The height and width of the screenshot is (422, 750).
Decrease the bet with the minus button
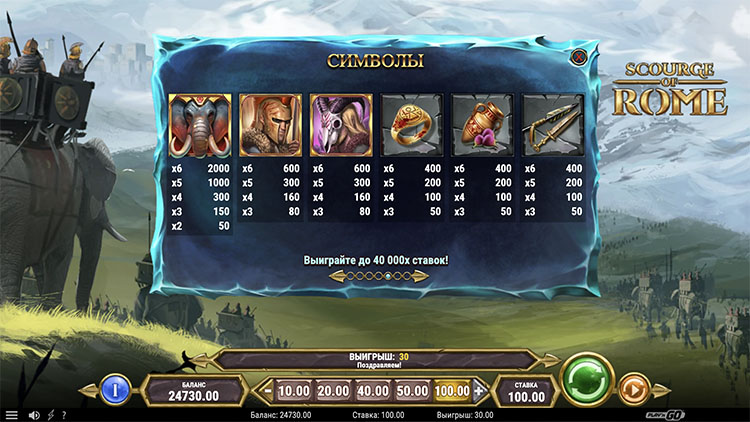pyautogui.click(x=267, y=391)
